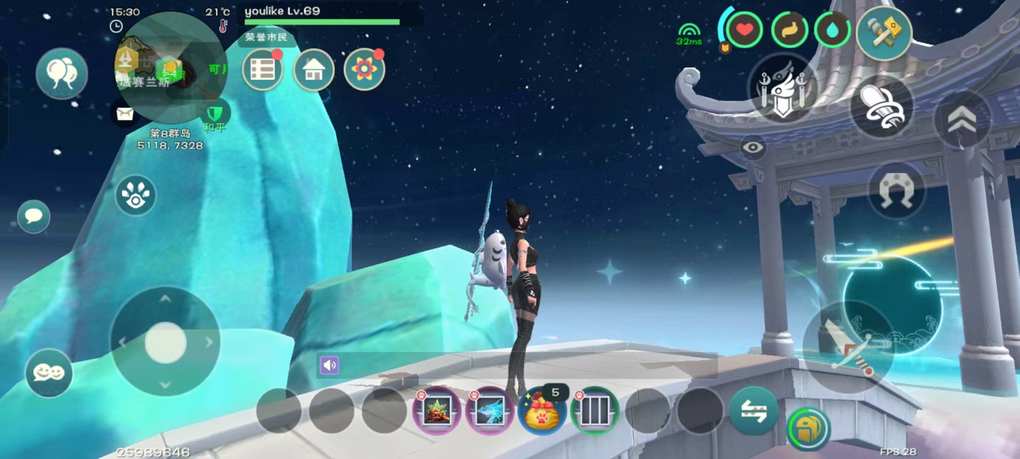This screenshot has width=1020, height=459.
Task: Select the green monster card hotbar slot
Action: 438,410
